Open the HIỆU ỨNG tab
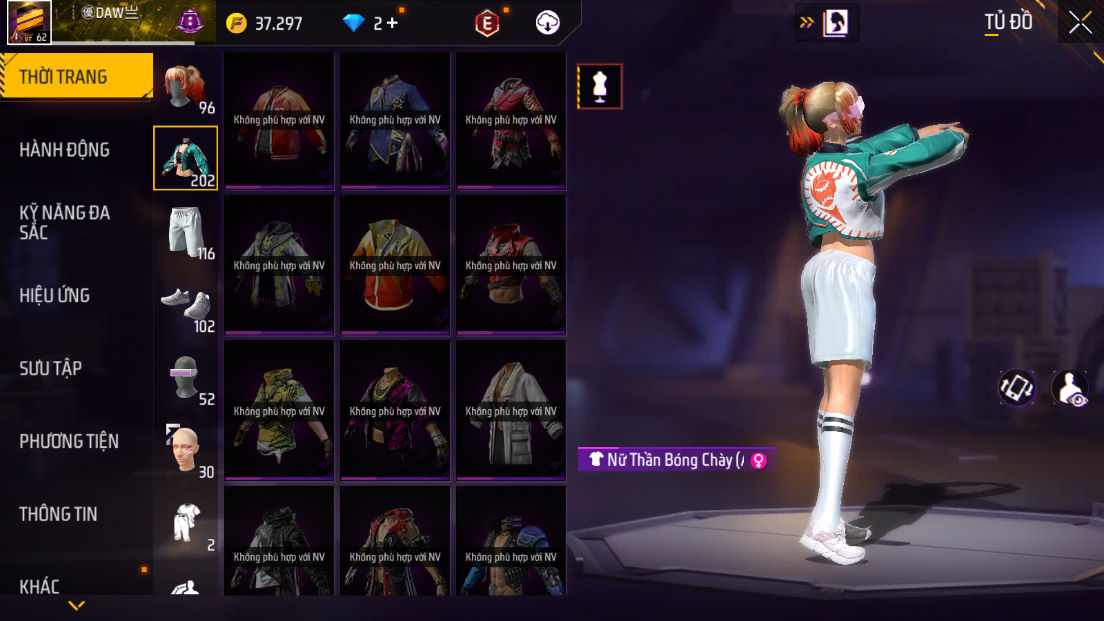Screen dimensions: 1104x621 (55, 295)
